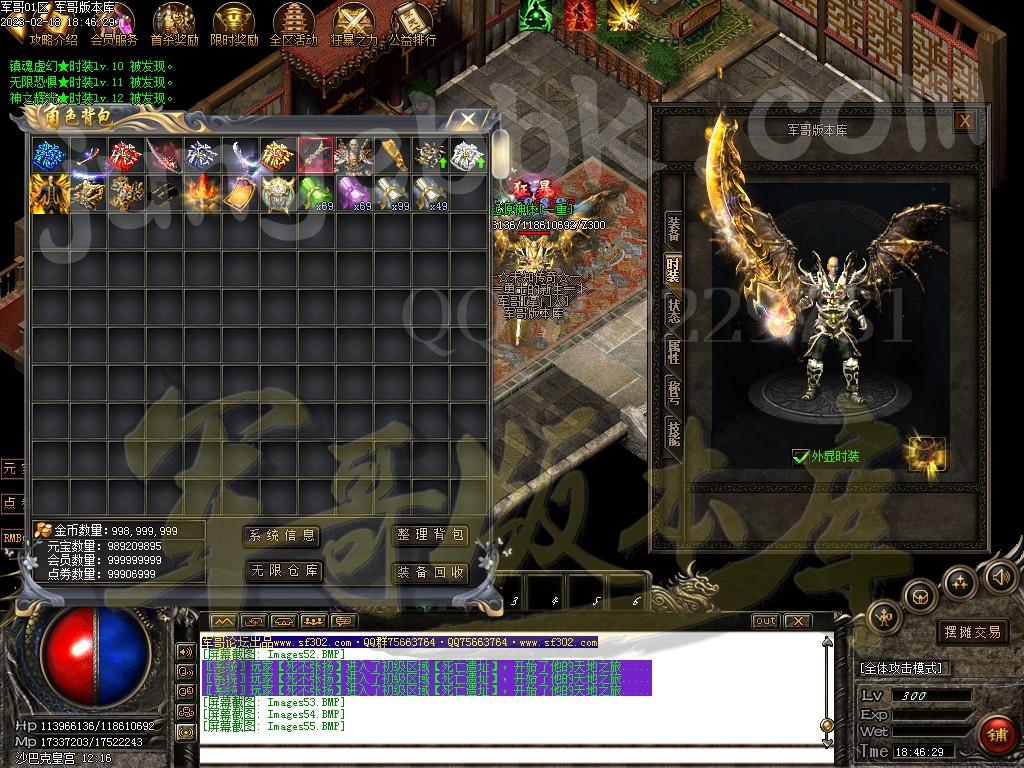1024x768 pixels.
Task: Open the 会员服务 member service menu
Action: [x=114, y=24]
